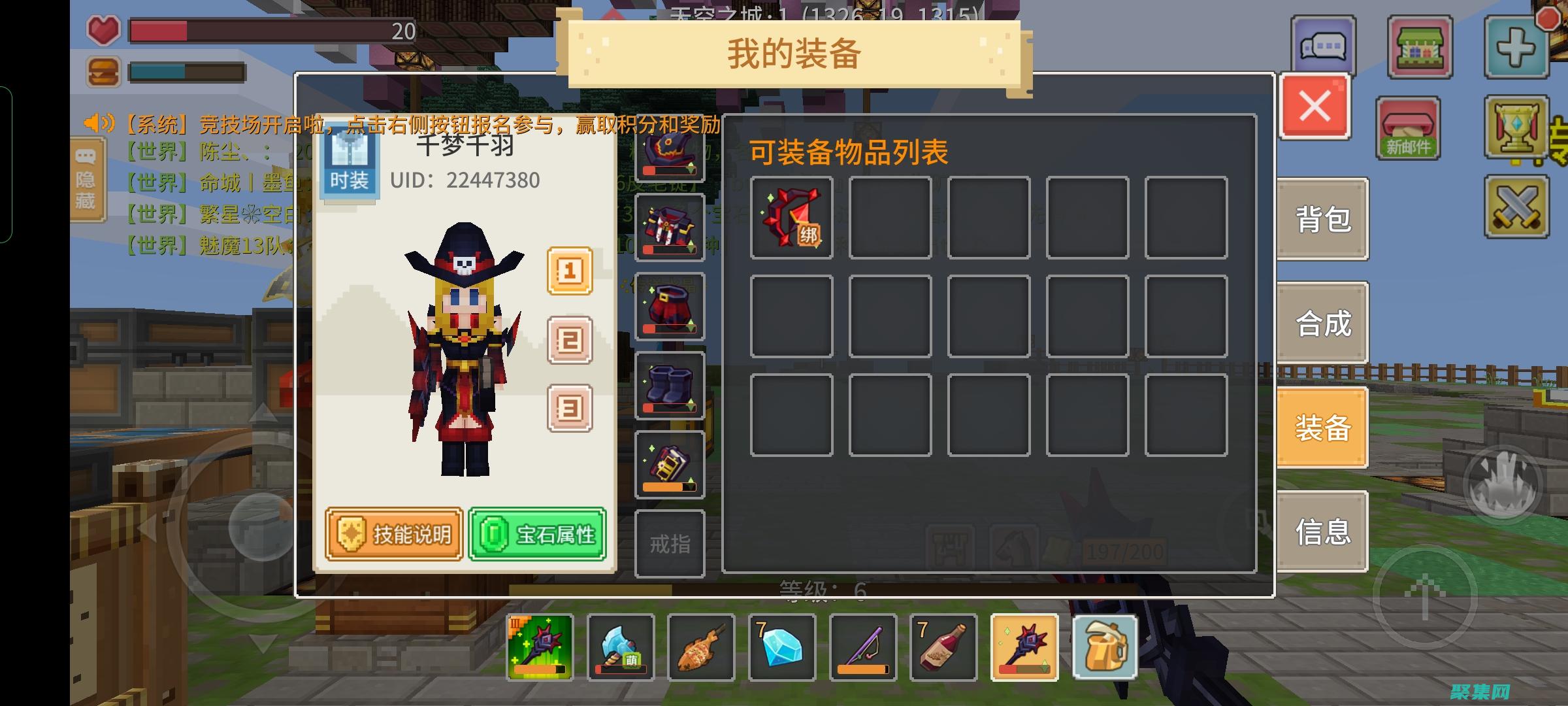Switch to the 背包 backpack tab
This screenshot has height=706, width=1568.
point(1322,221)
